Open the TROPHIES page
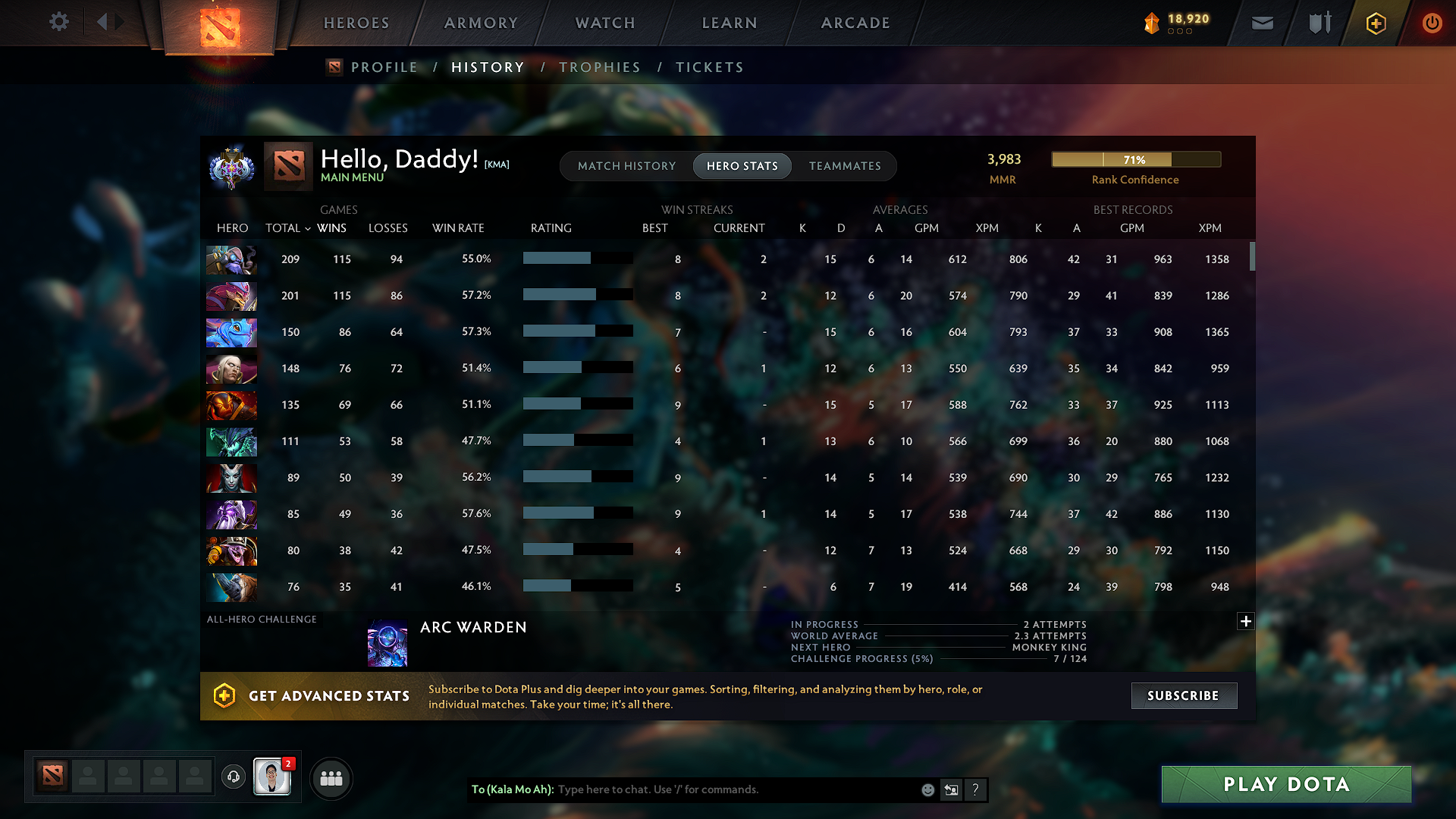 click(600, 67)
